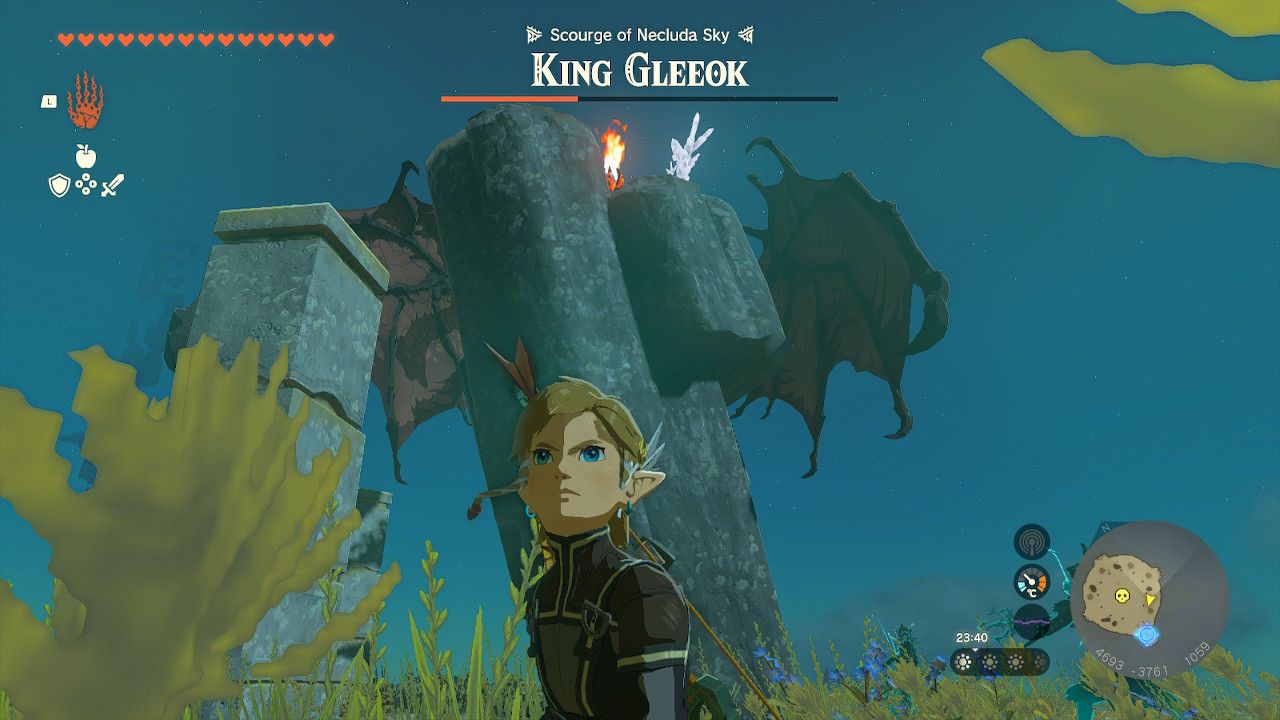Image resolution: width=1280 pixels, height=720 pixels.
Task: Click the apple food indicator icon
Action: [x=86, y=156]
